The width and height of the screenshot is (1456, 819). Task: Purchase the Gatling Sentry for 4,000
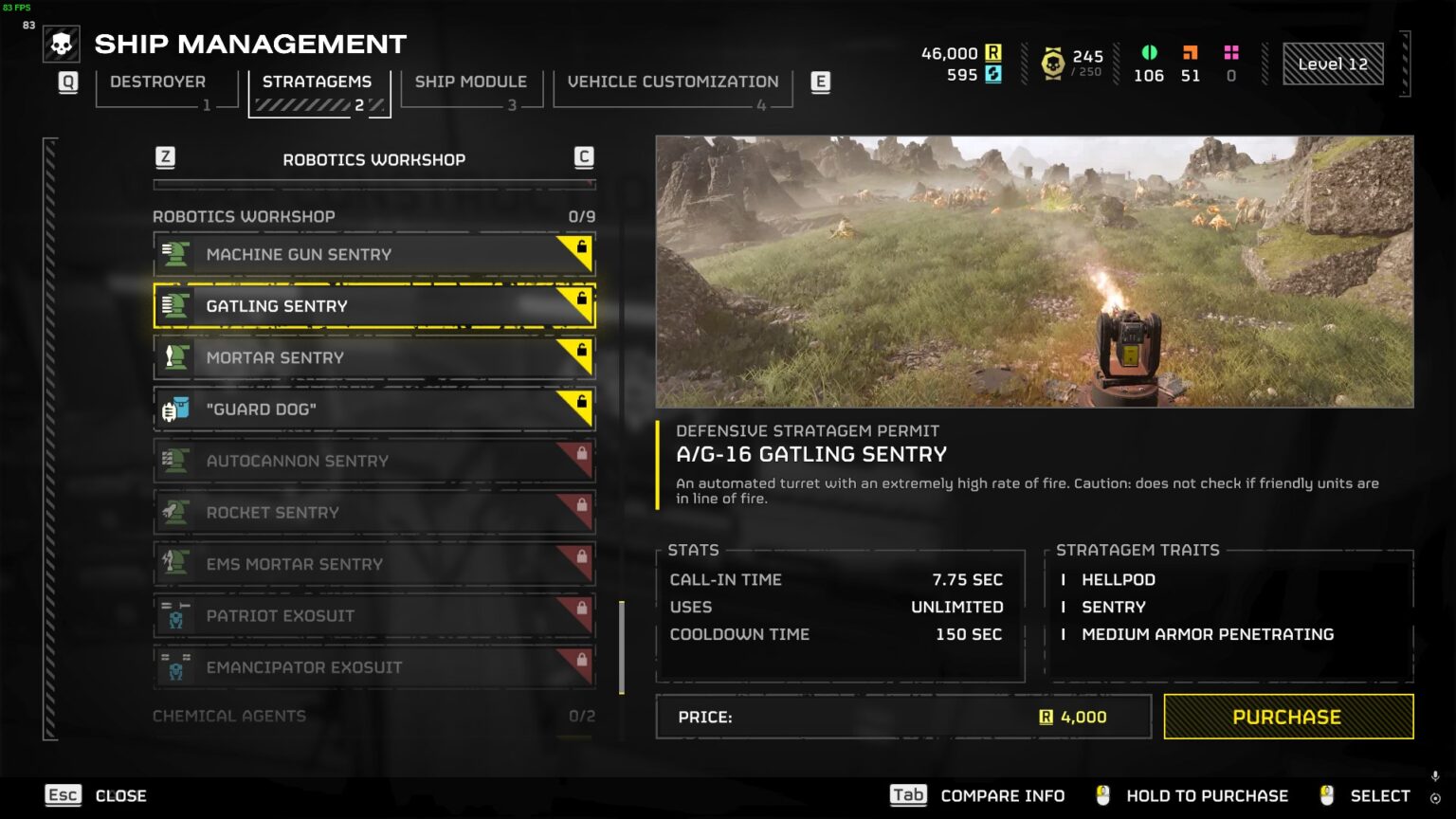(1287, 717)
